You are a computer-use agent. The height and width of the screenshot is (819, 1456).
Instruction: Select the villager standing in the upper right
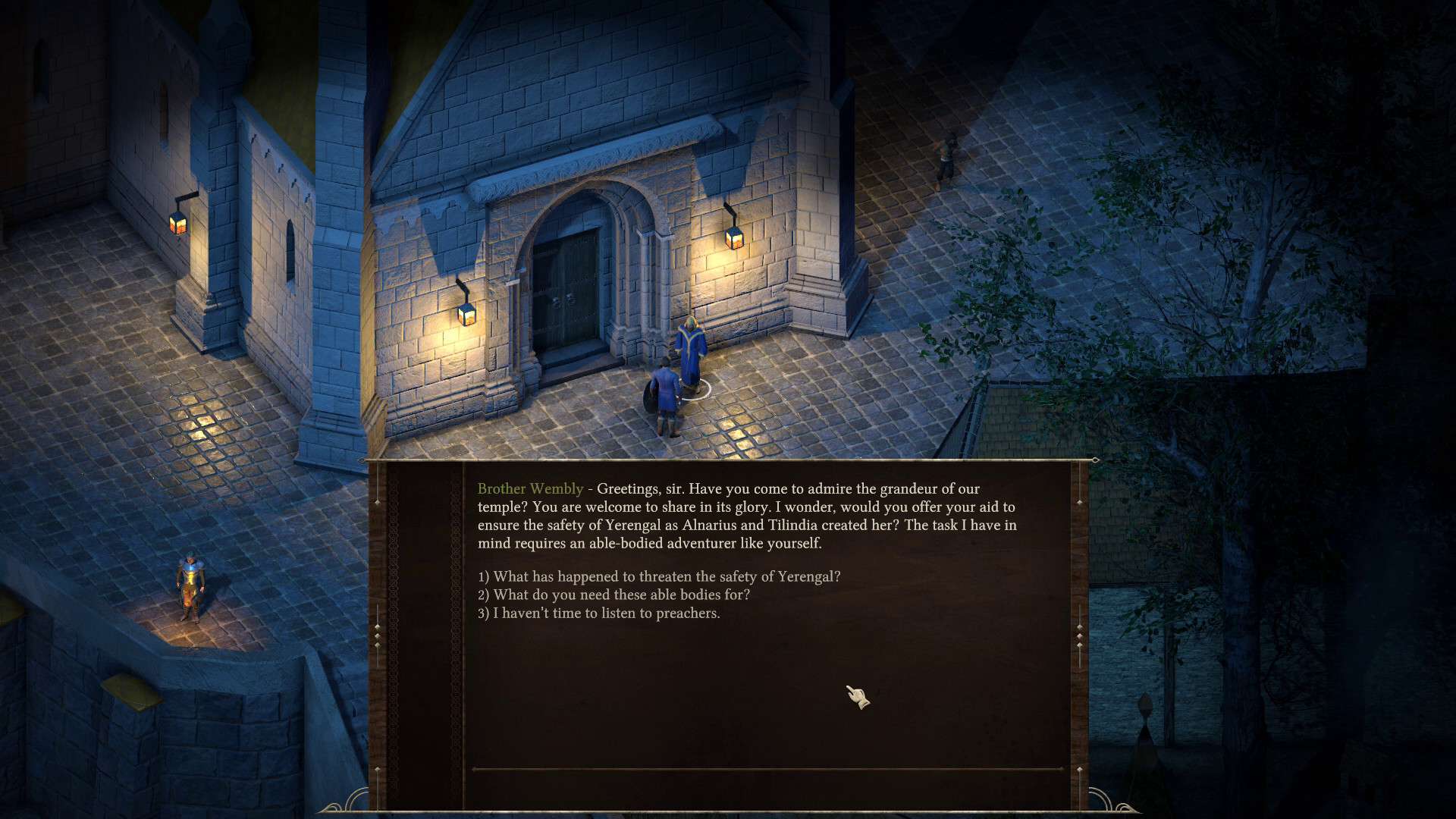[x=947, y=155]
